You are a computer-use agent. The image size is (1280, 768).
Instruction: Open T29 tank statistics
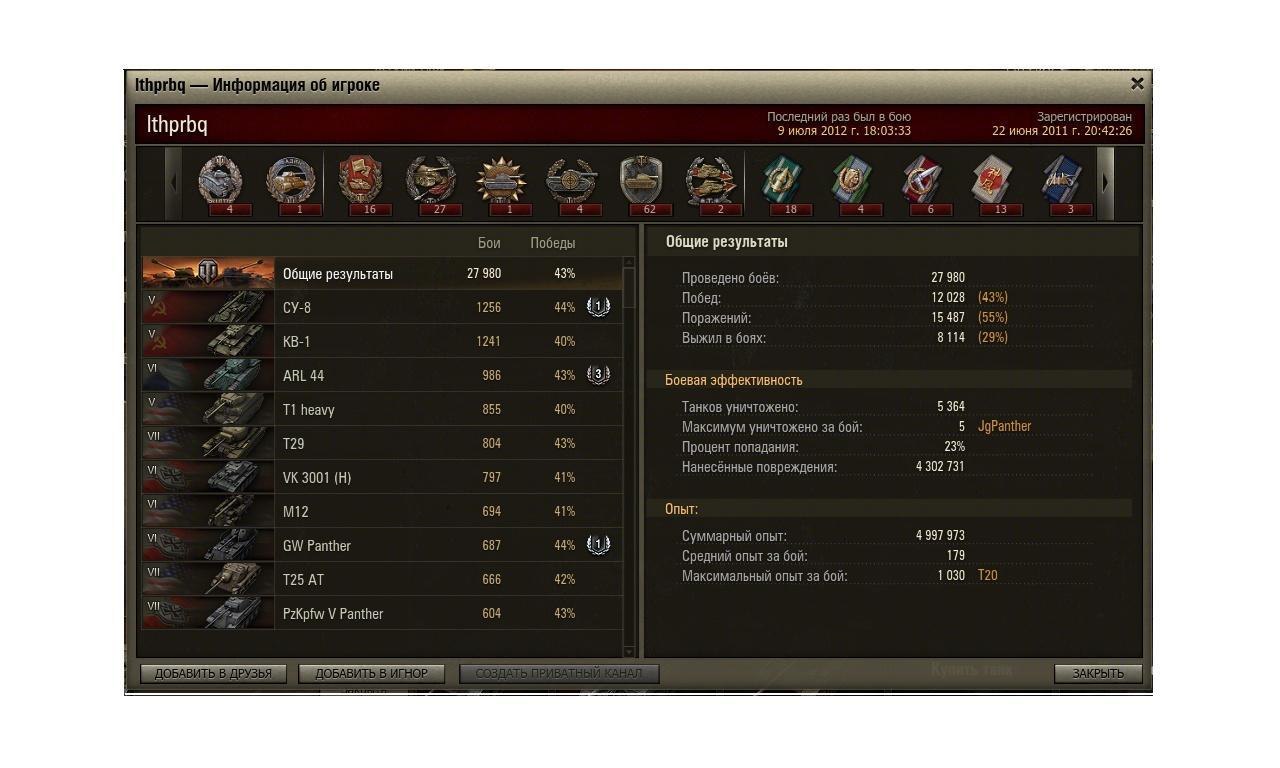click(380, 443)
